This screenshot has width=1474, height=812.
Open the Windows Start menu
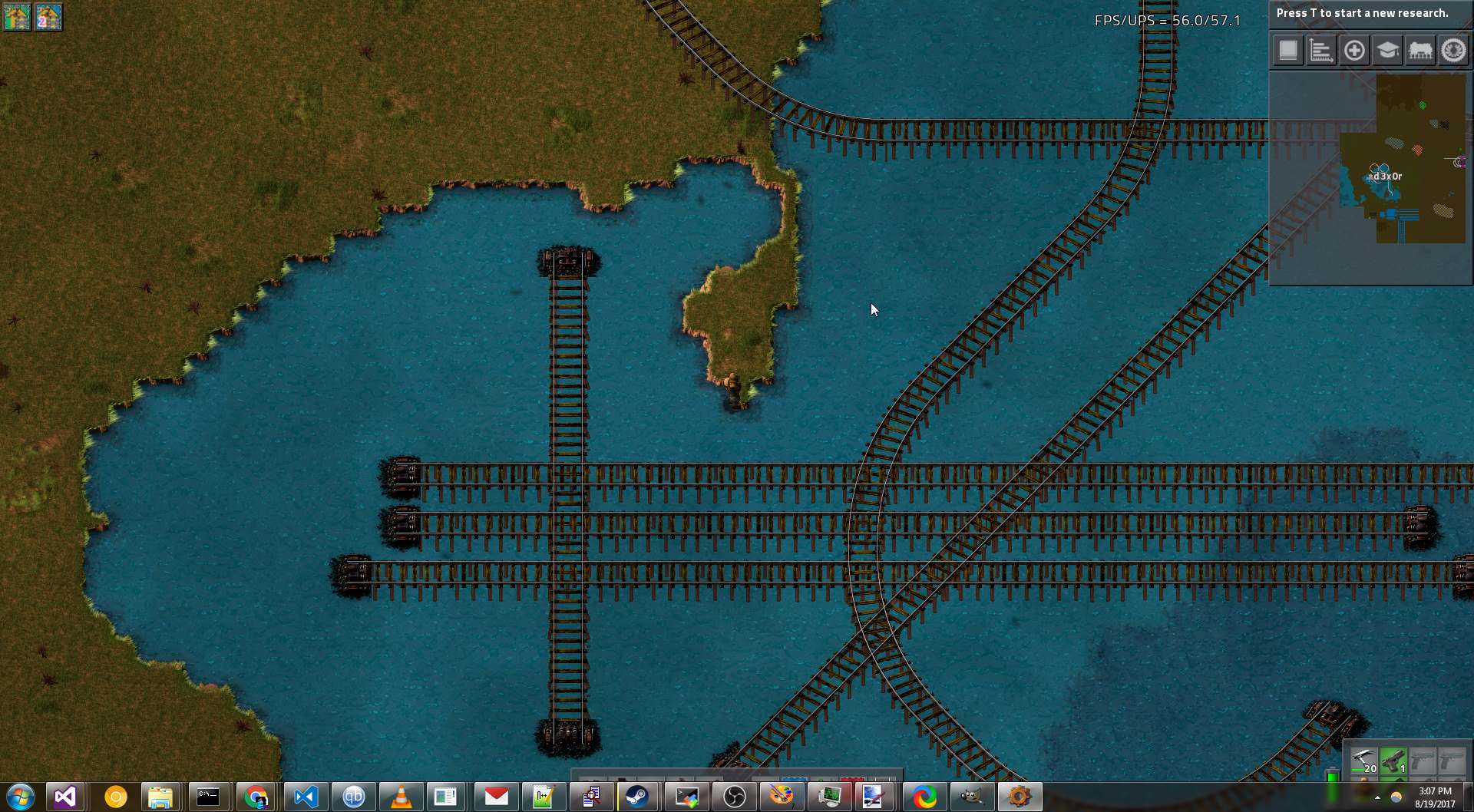[x=20, y=797]
